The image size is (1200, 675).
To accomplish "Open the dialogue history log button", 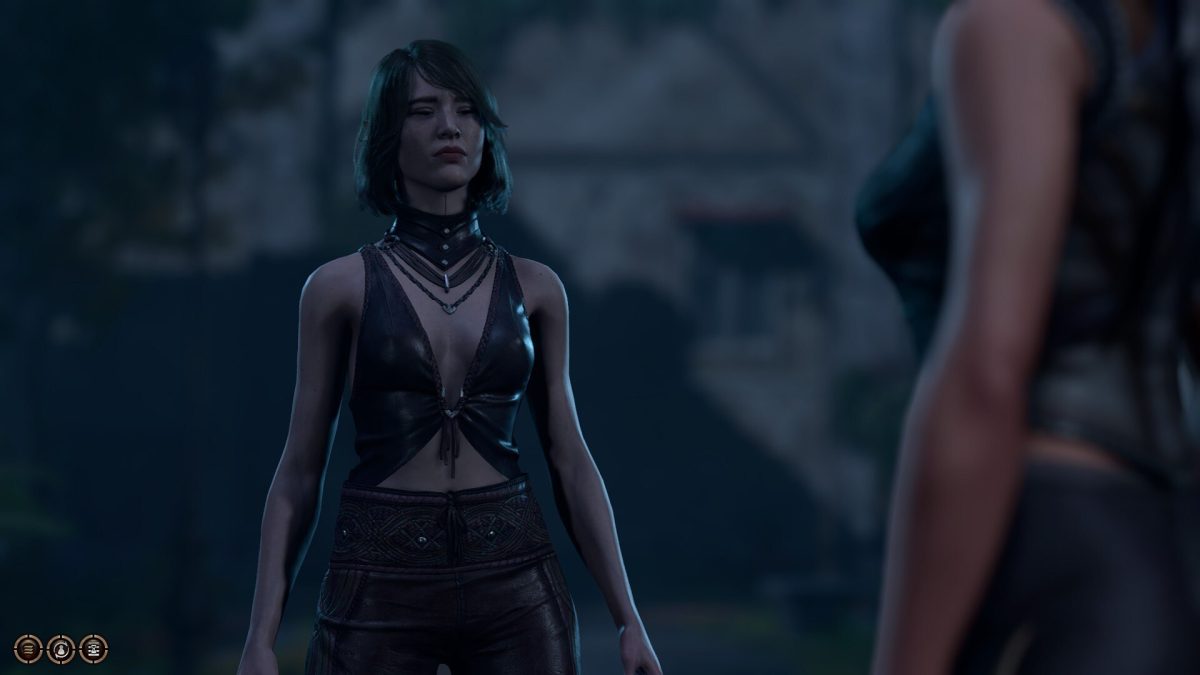I will click(28, 649).
